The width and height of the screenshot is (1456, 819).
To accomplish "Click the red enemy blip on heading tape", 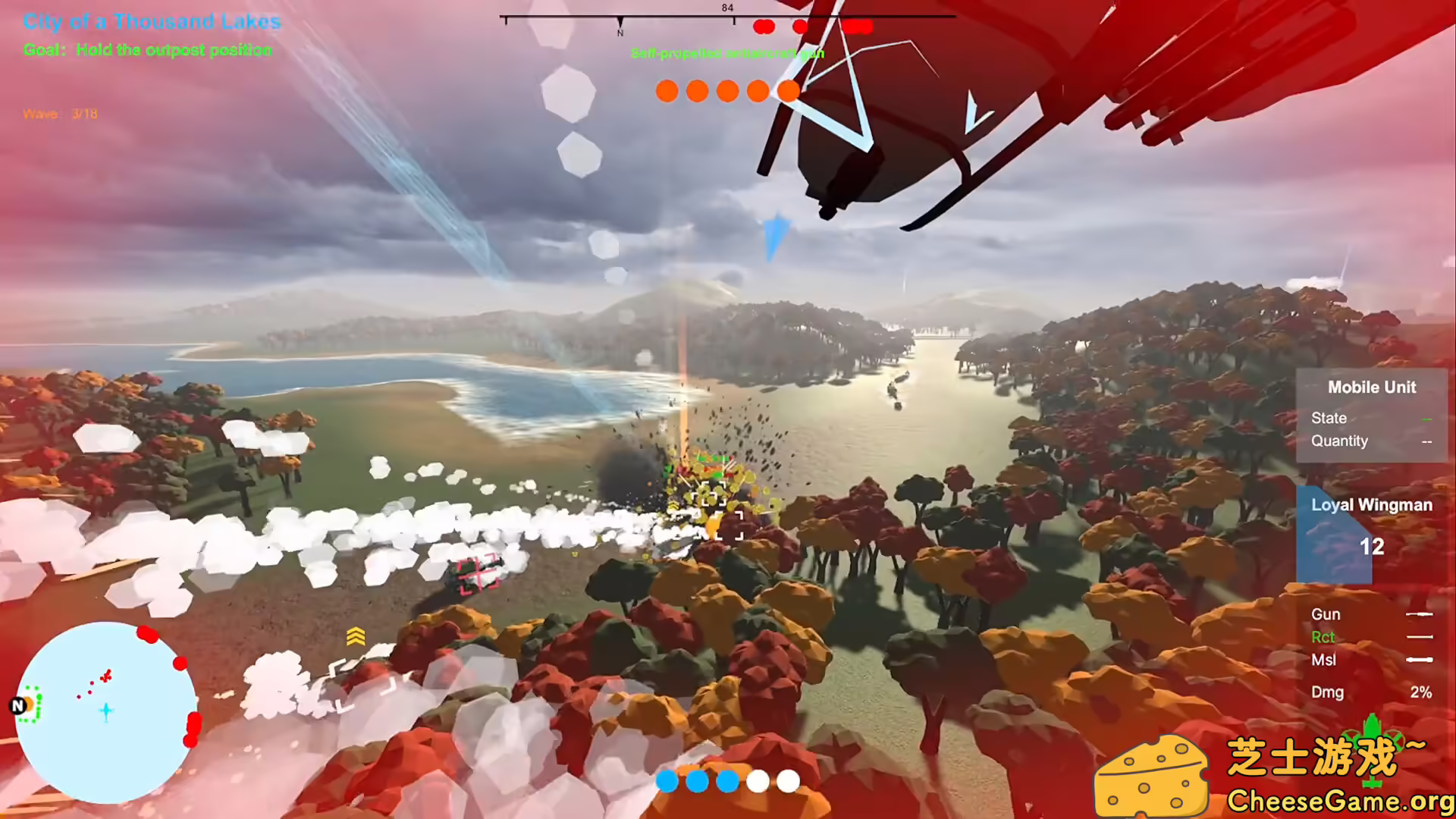I will tap(764, 27).
